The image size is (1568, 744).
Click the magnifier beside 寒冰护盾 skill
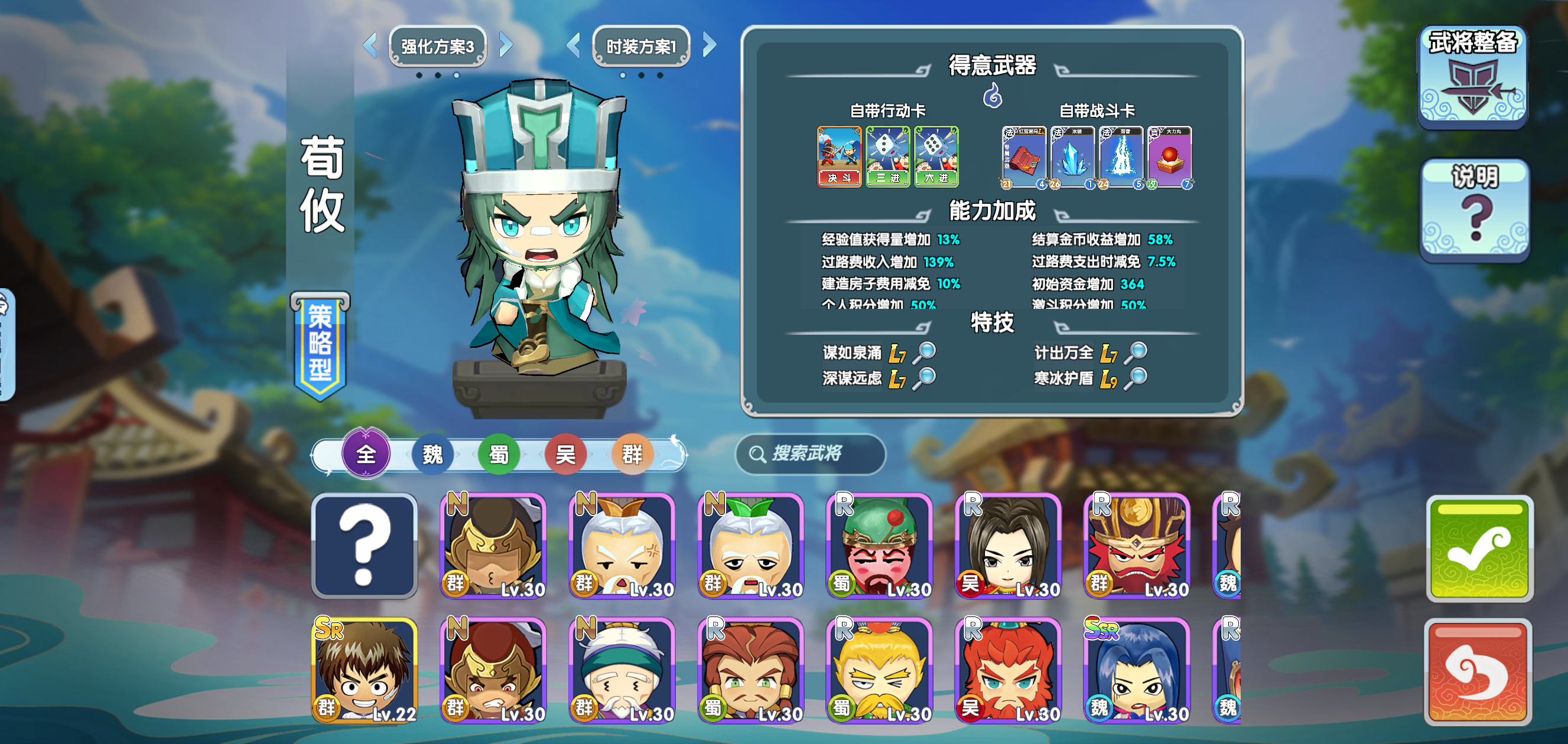pos(1136,379)
